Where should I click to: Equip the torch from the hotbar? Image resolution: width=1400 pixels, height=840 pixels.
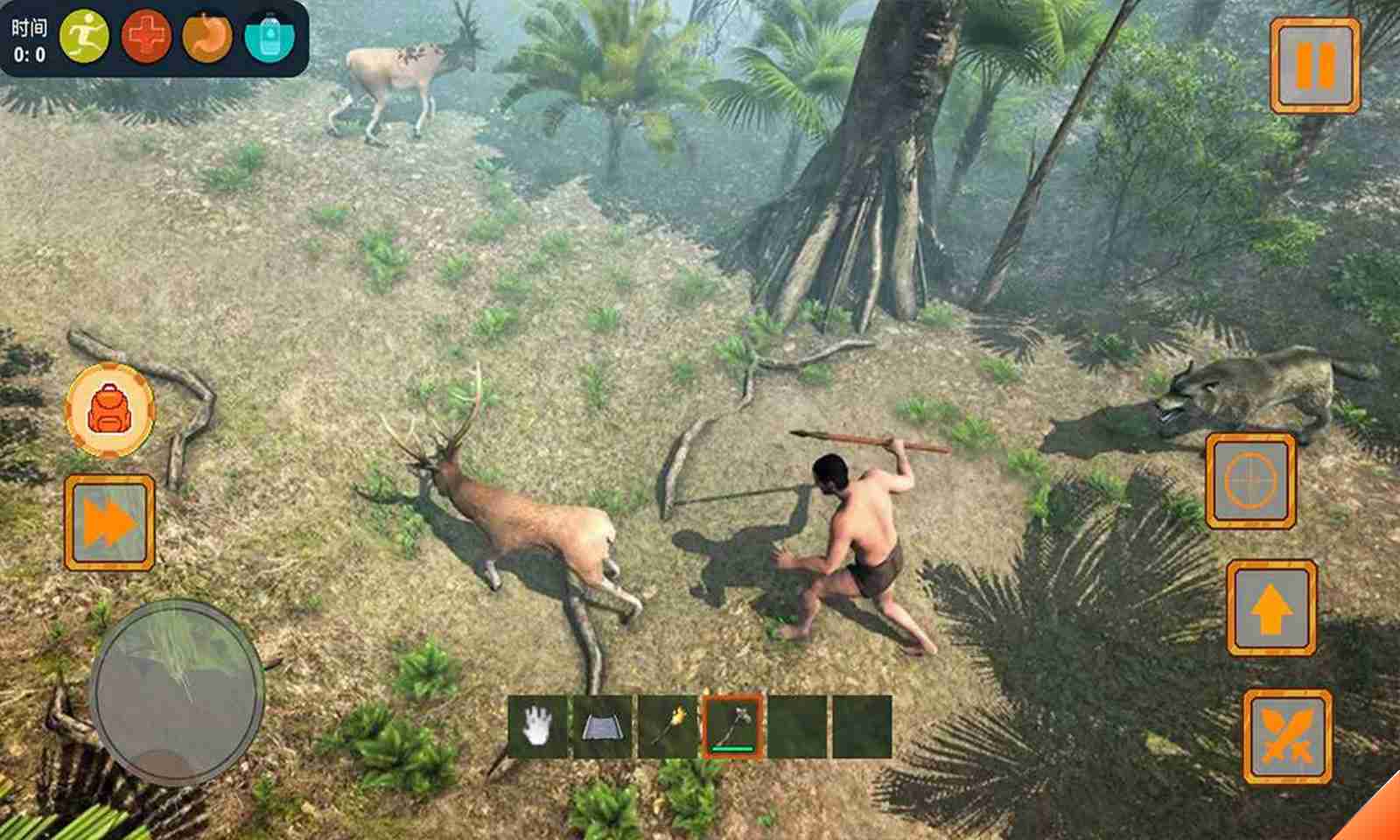[668, 727]
